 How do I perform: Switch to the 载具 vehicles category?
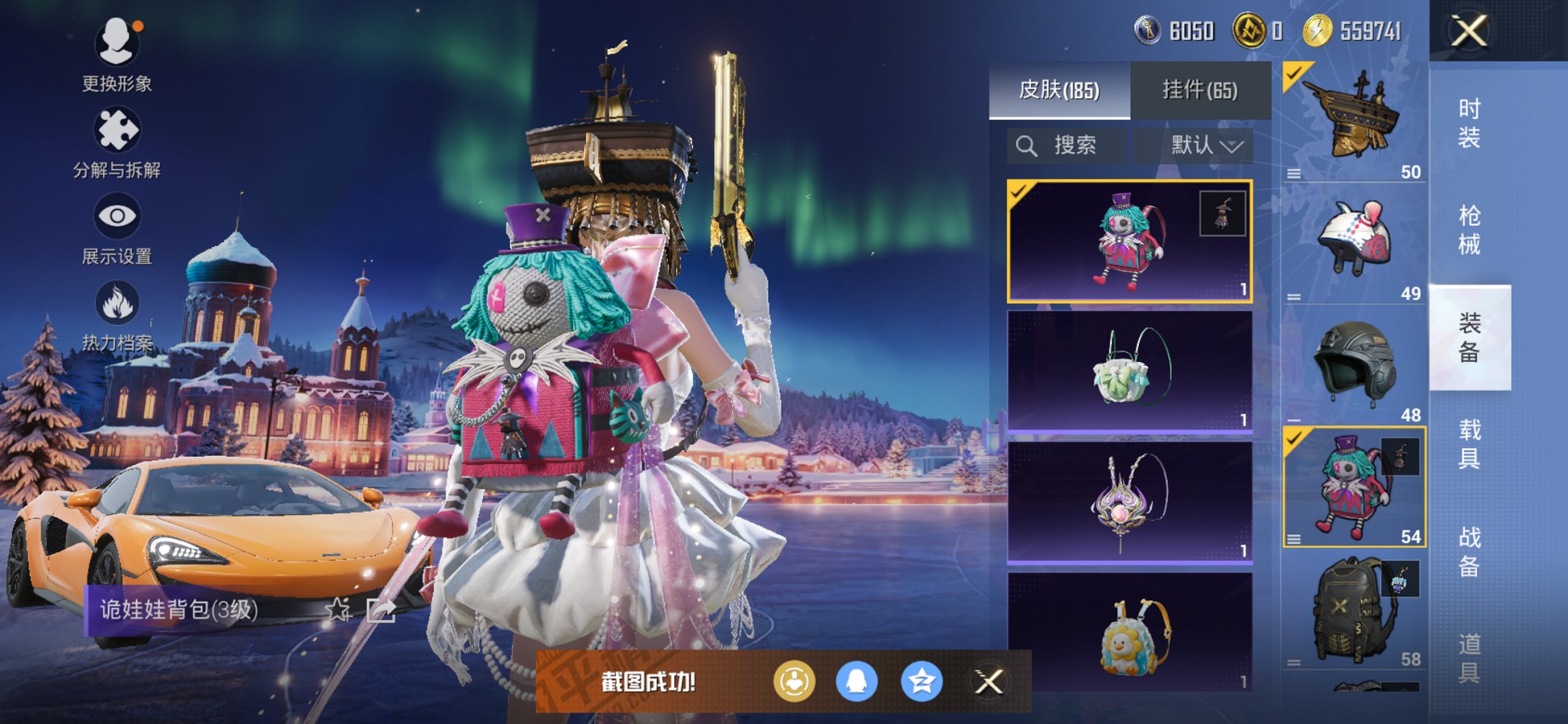(x=1469, y=444)
